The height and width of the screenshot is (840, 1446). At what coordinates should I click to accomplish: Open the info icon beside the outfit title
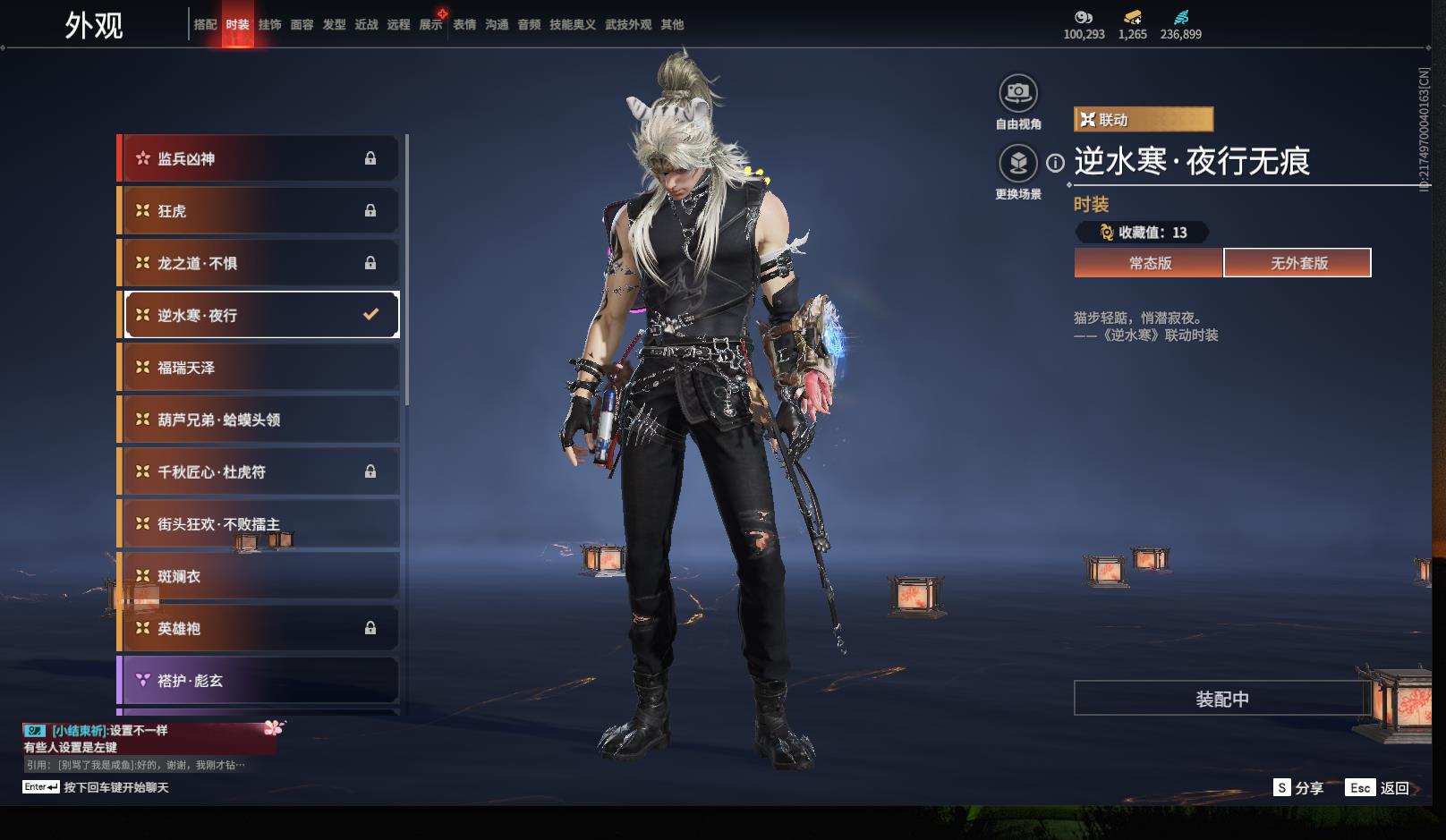click(1056, 163)
